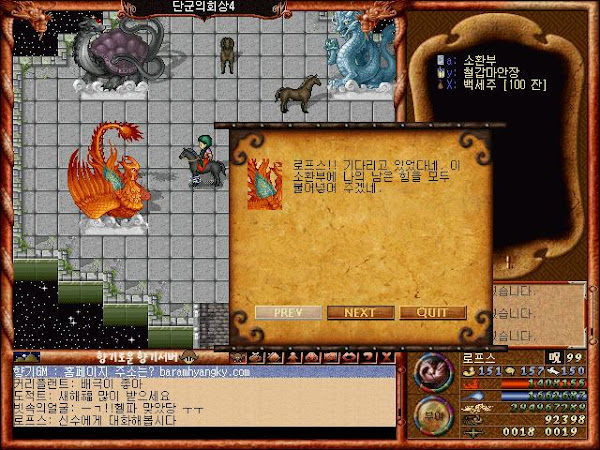Close the dialogue with QUIT

tap(433, 312)
